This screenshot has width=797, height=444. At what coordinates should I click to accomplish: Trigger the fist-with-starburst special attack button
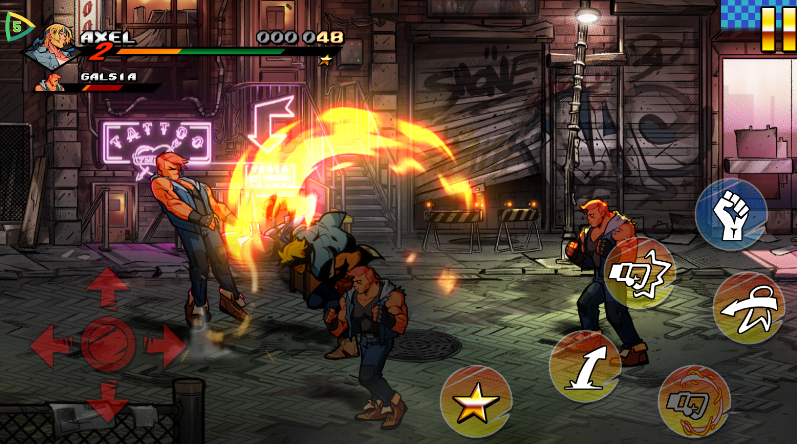coord(640,274)
